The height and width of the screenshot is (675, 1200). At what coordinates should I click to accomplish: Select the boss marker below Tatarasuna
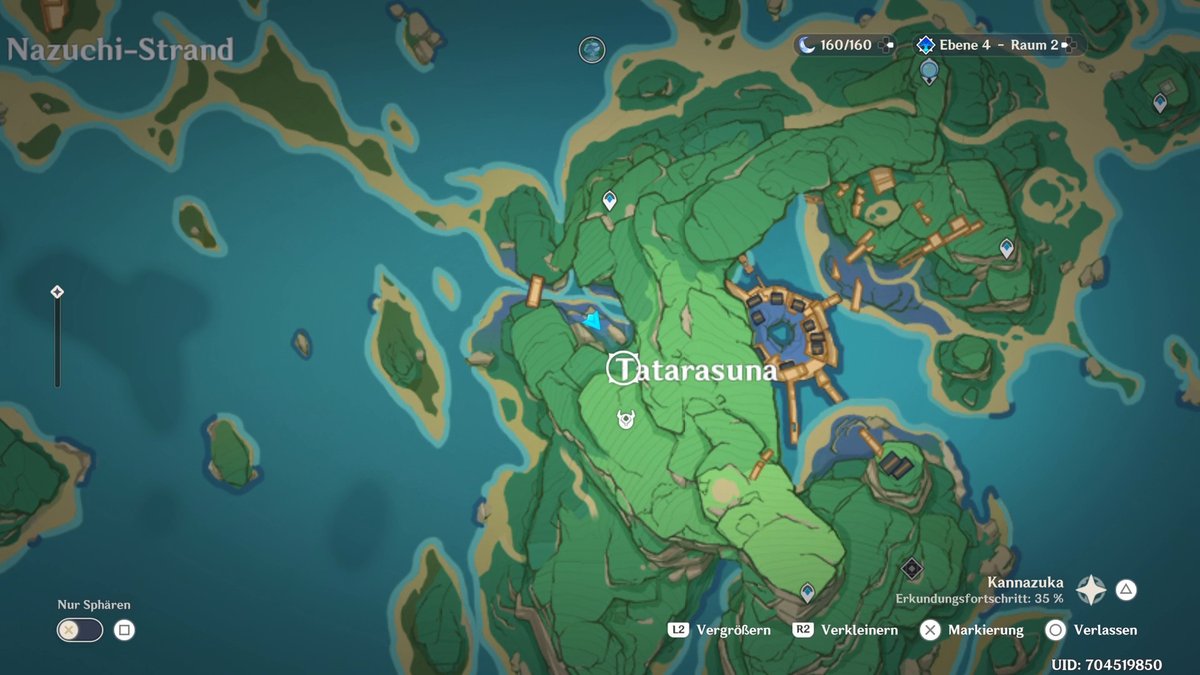tap(626, 420)
